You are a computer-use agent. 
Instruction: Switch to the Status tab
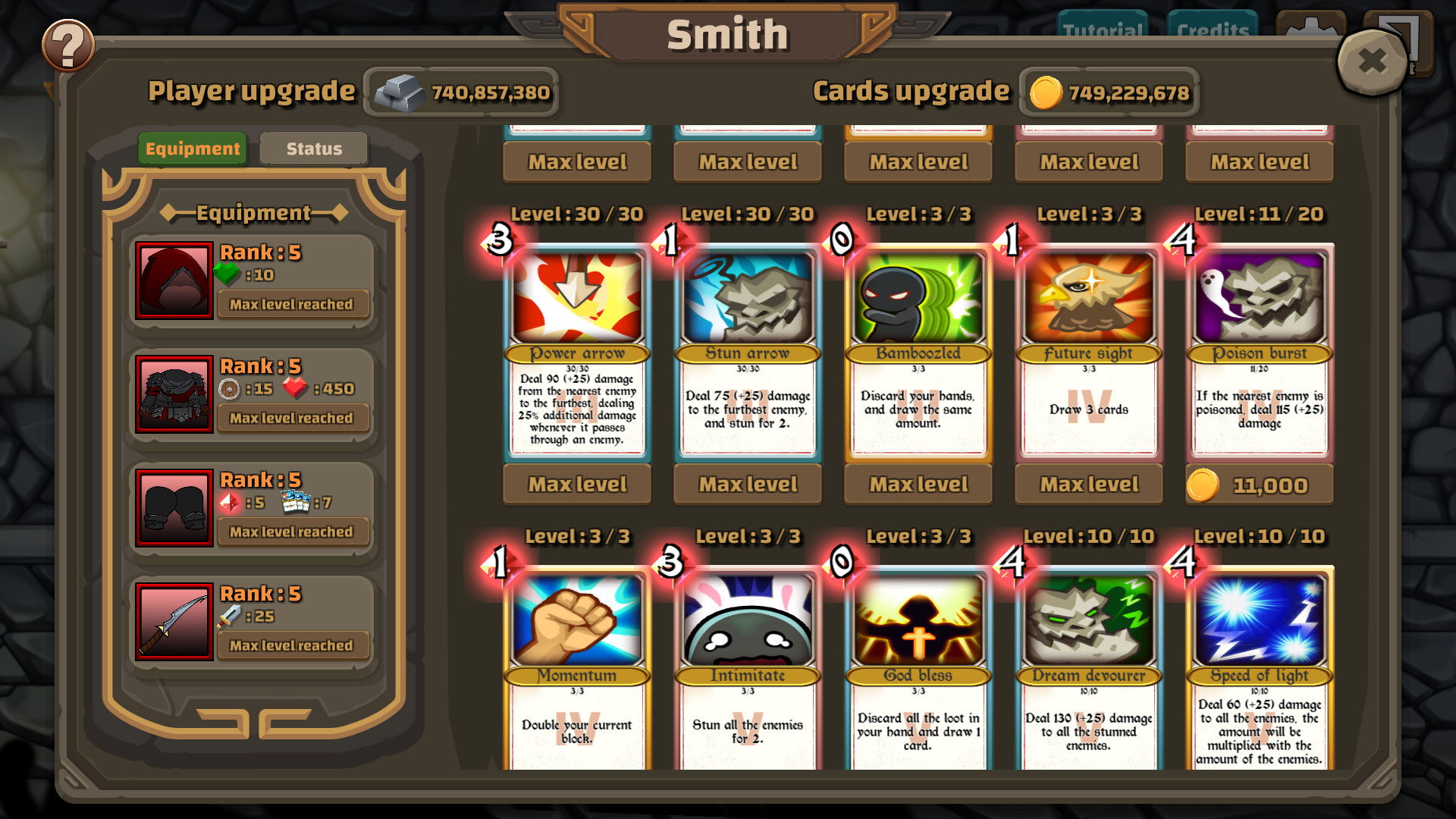313,148
